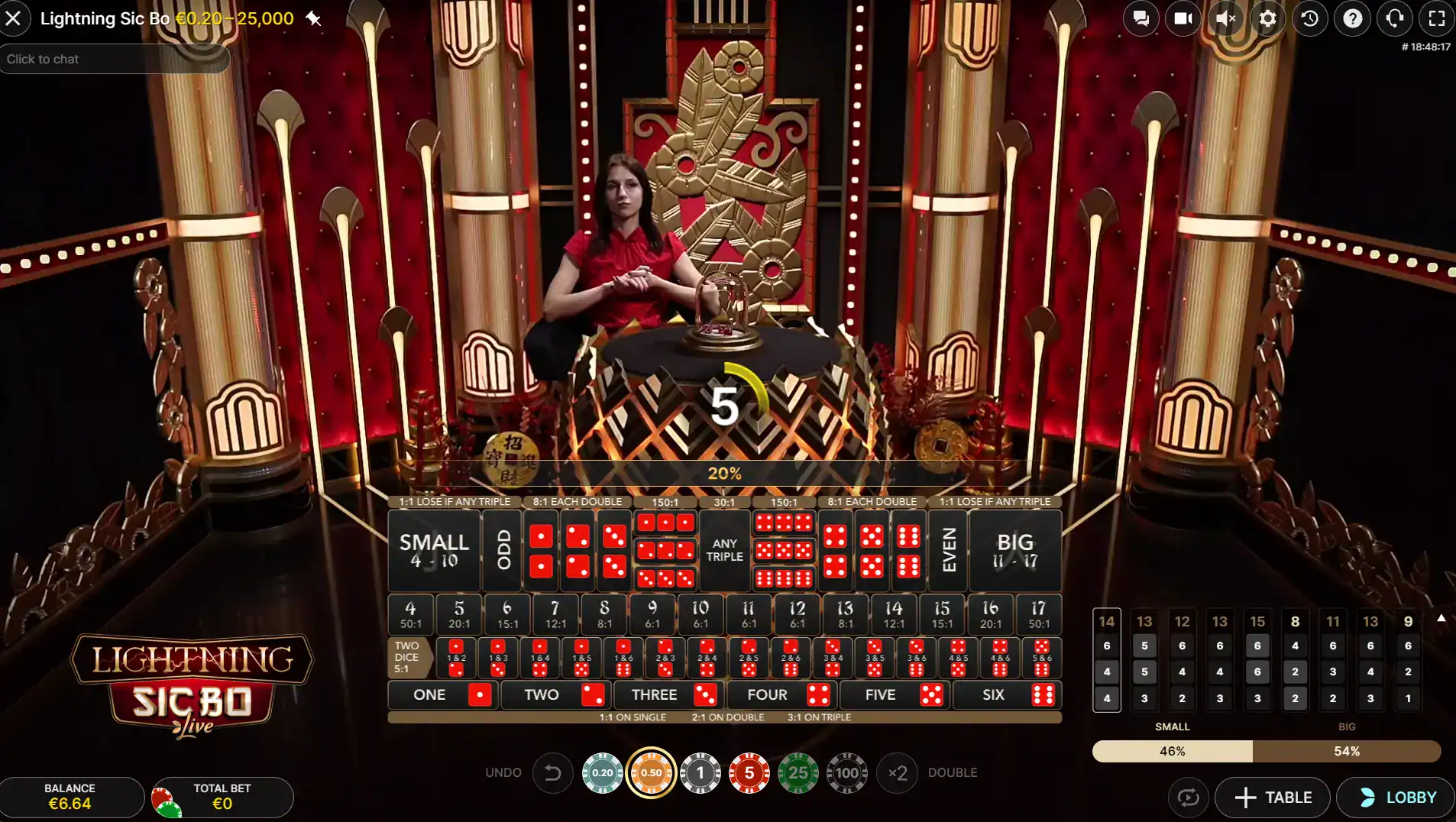Expand the results statistics panel arrow
The width and height of the screenshot is (1456, 822).
tap(1443, 617)
